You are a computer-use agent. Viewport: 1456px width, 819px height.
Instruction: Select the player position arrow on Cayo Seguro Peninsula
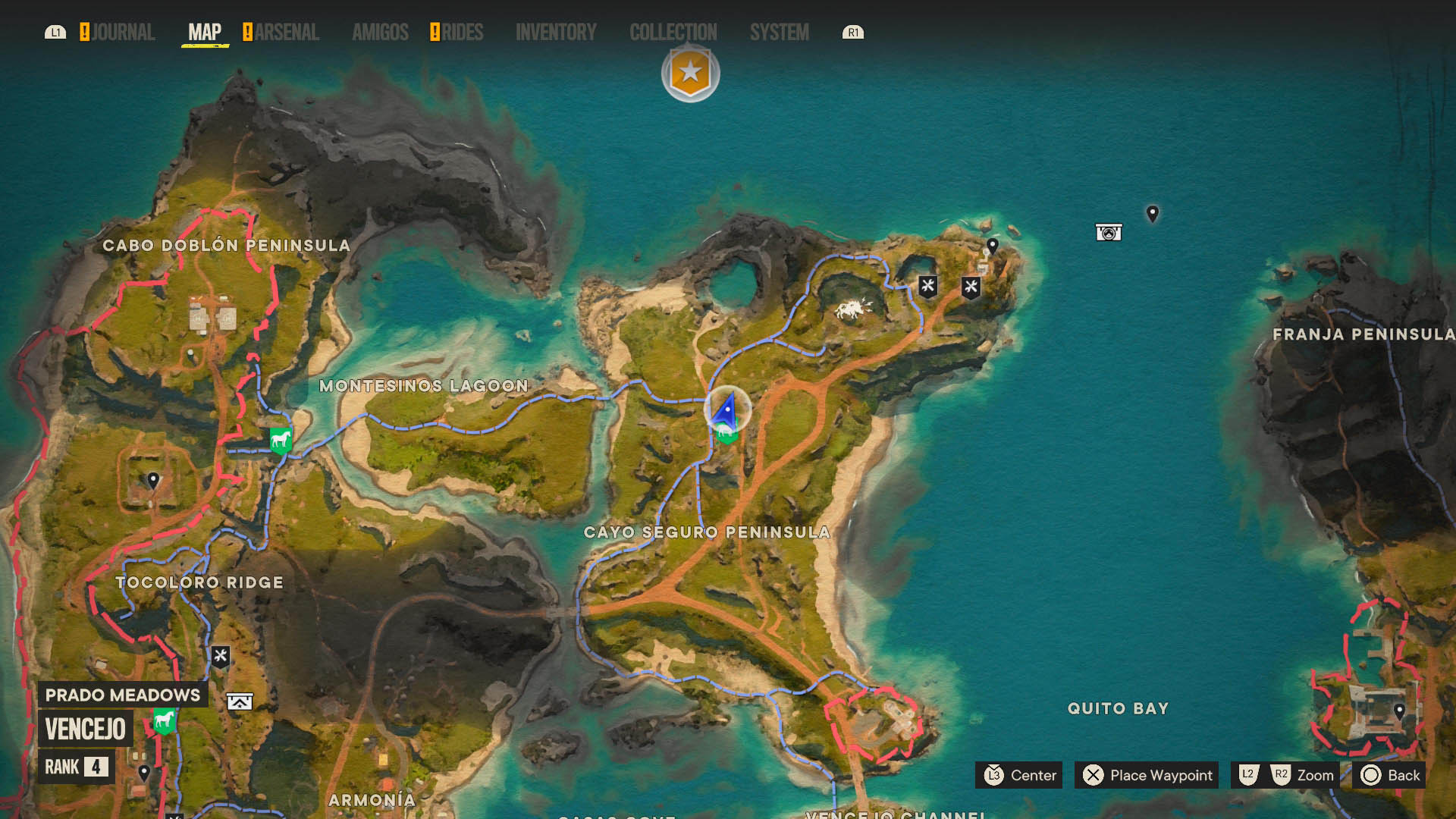tap(724, 410)
